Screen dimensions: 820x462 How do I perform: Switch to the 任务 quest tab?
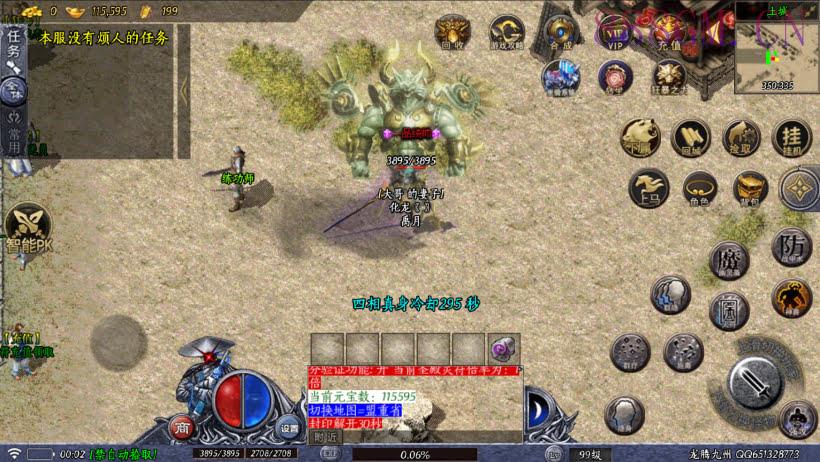(x=13, y=45)
